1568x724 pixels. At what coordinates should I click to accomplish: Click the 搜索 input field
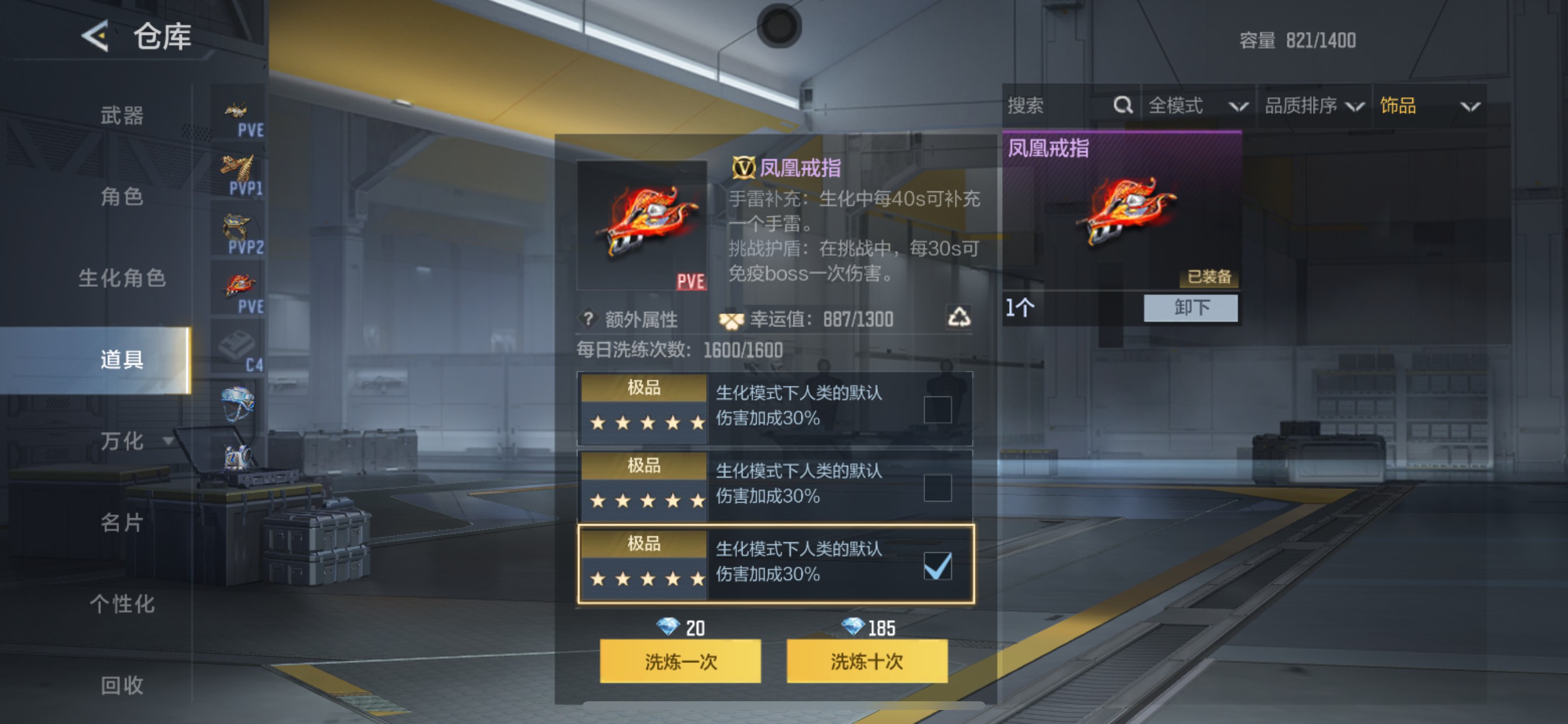(1047, 106)
